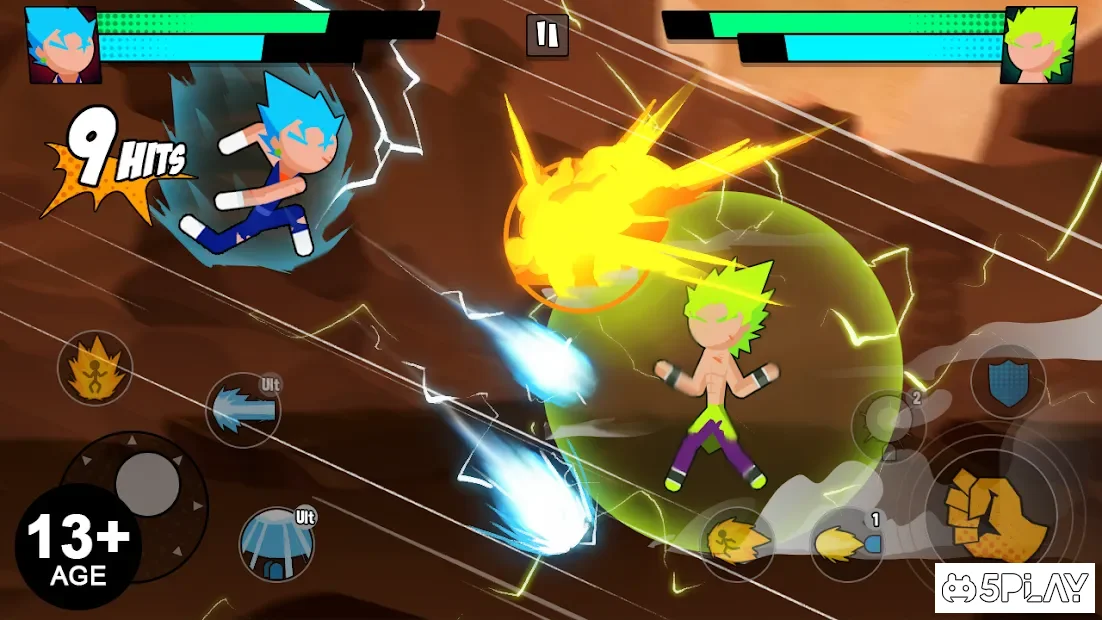Click the virtual joystick knob
Image resolution: width=1102 pixels, height=620 pixels.
(x=147, y=484)
